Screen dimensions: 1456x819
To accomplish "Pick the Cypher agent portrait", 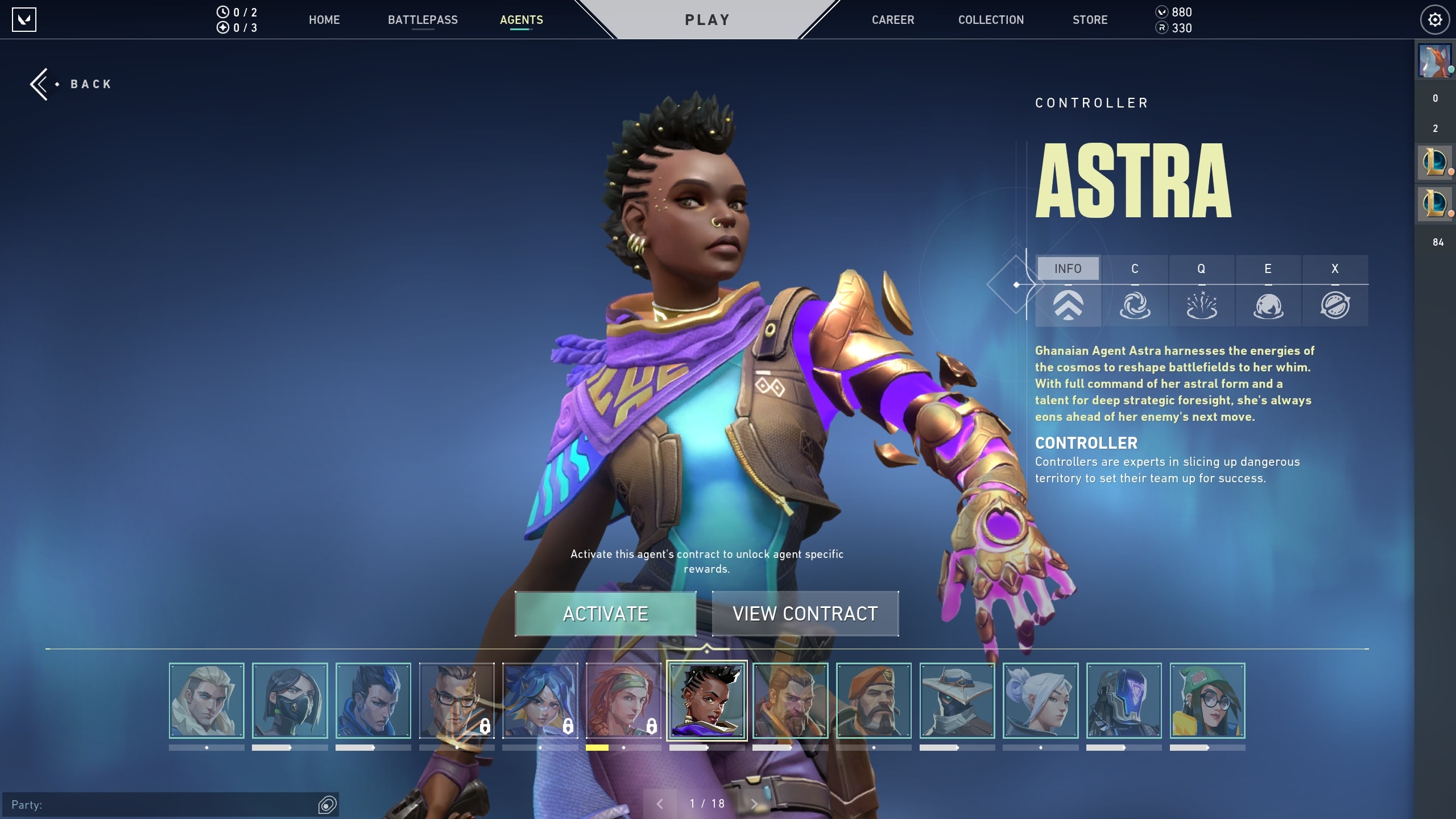I will (x=957, y=701).
